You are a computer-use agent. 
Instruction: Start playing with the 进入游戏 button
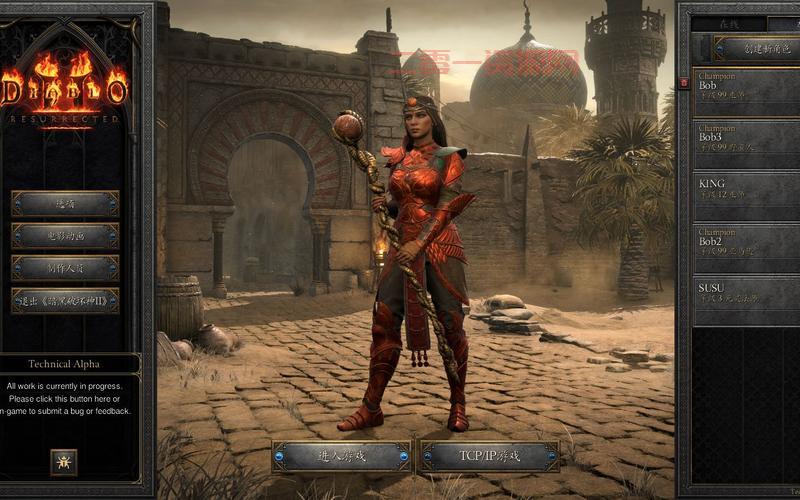(342, 456)
